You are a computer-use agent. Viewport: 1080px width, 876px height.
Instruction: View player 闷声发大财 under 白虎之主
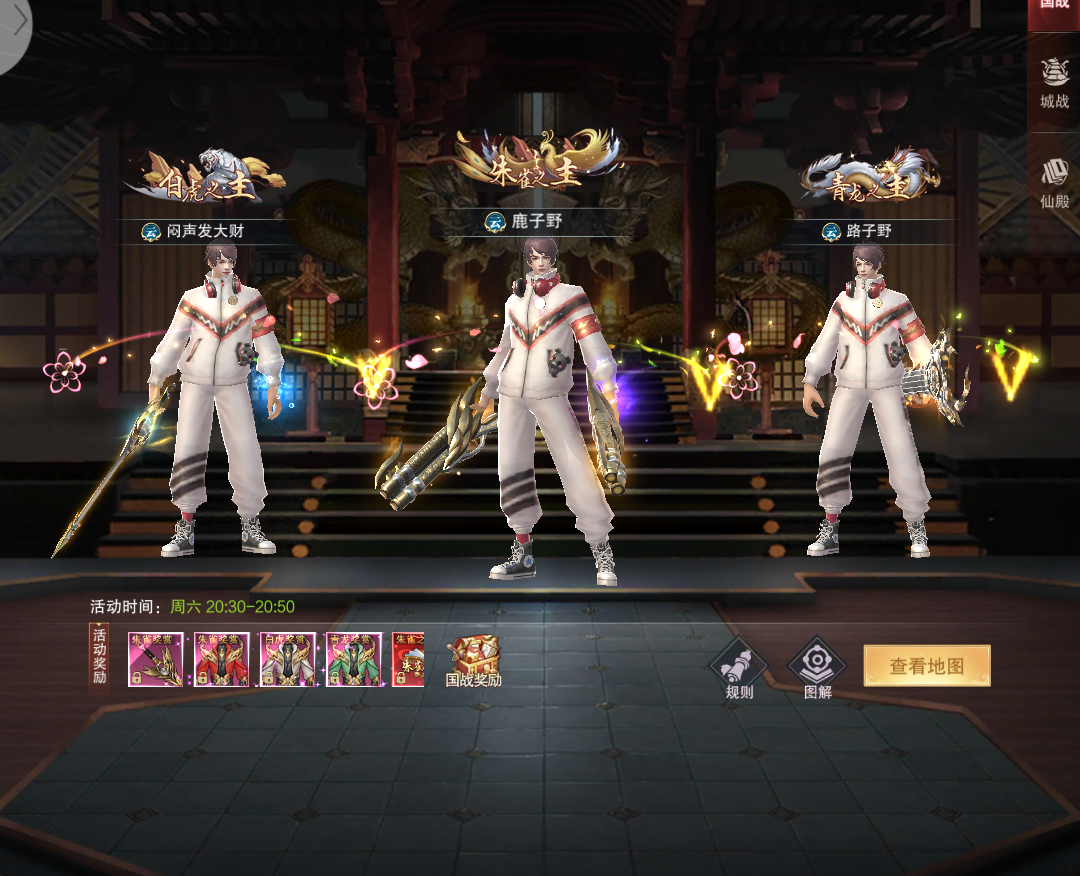(205, 232)
